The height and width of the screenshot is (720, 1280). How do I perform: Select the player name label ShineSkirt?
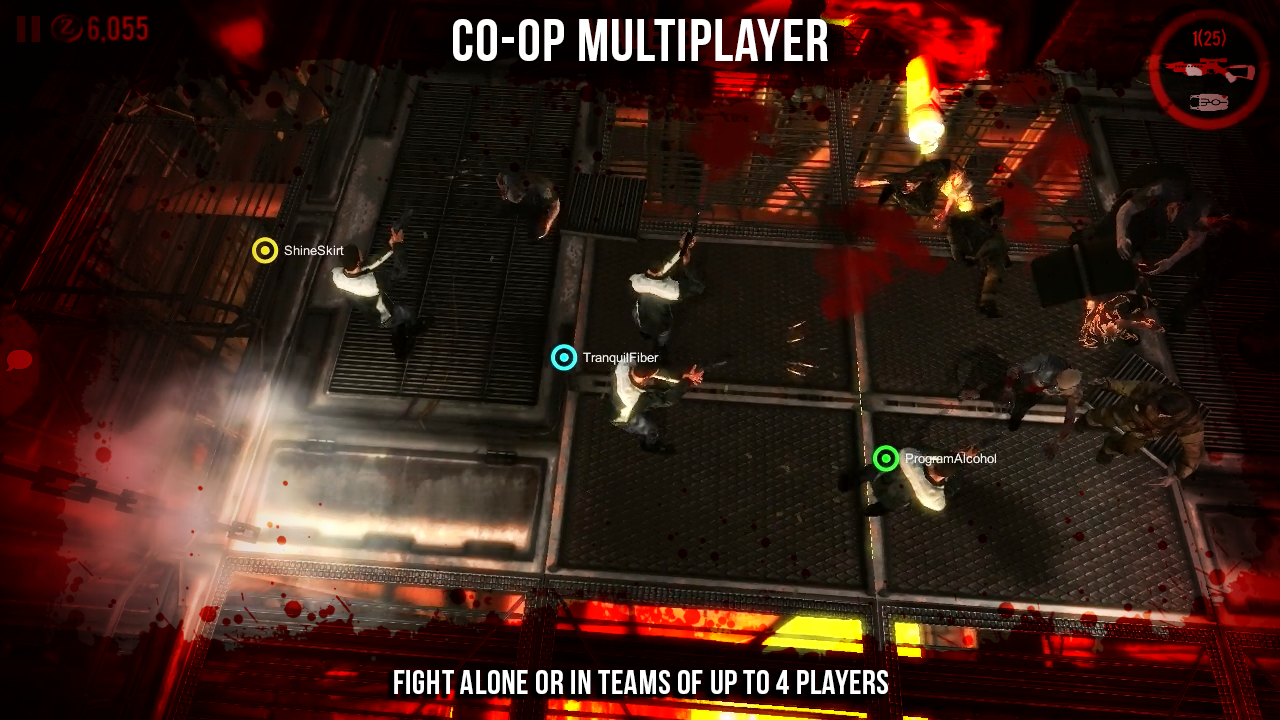[311, 251]
